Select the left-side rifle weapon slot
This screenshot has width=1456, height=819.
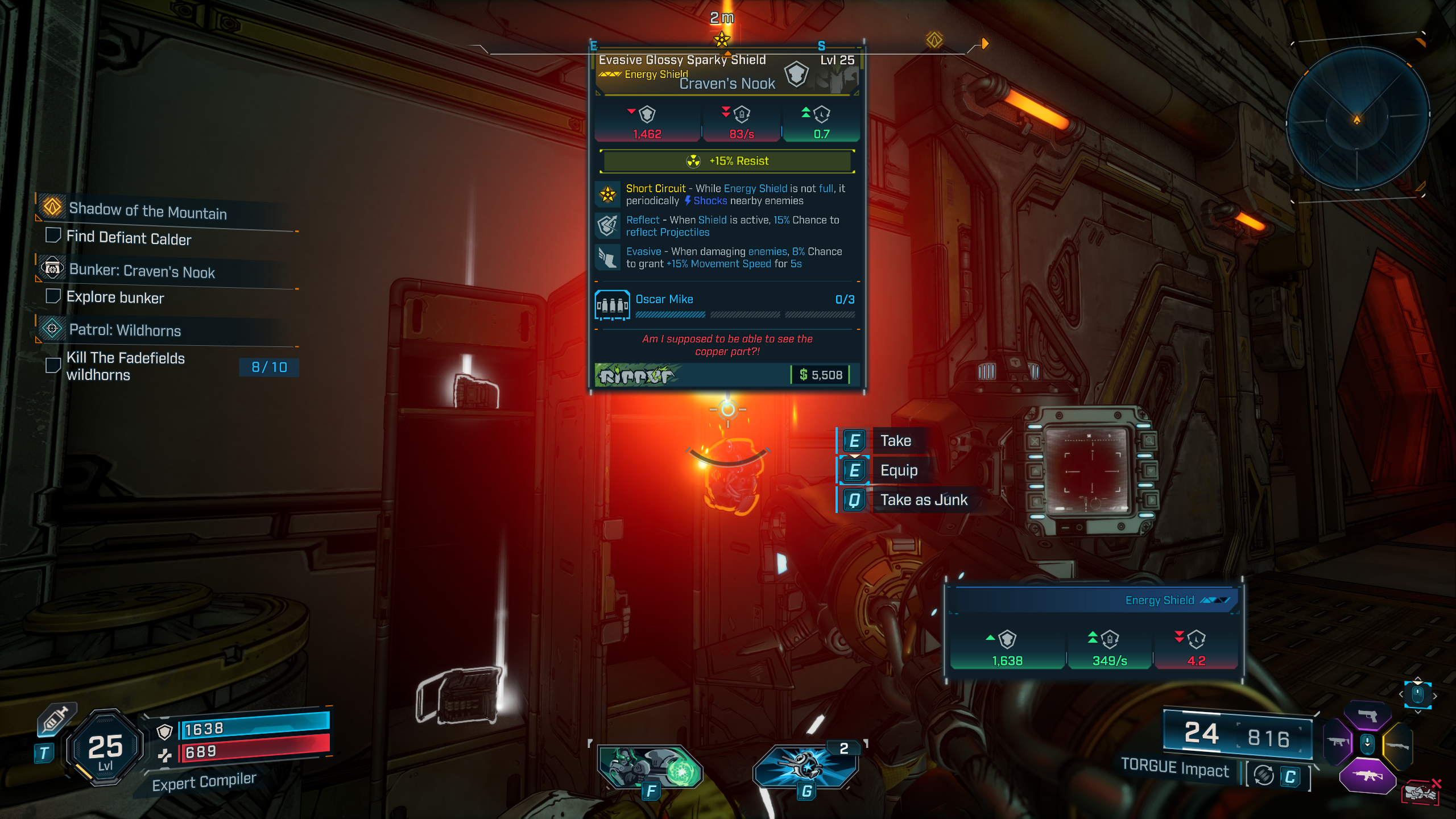(x=1338, y=742)
